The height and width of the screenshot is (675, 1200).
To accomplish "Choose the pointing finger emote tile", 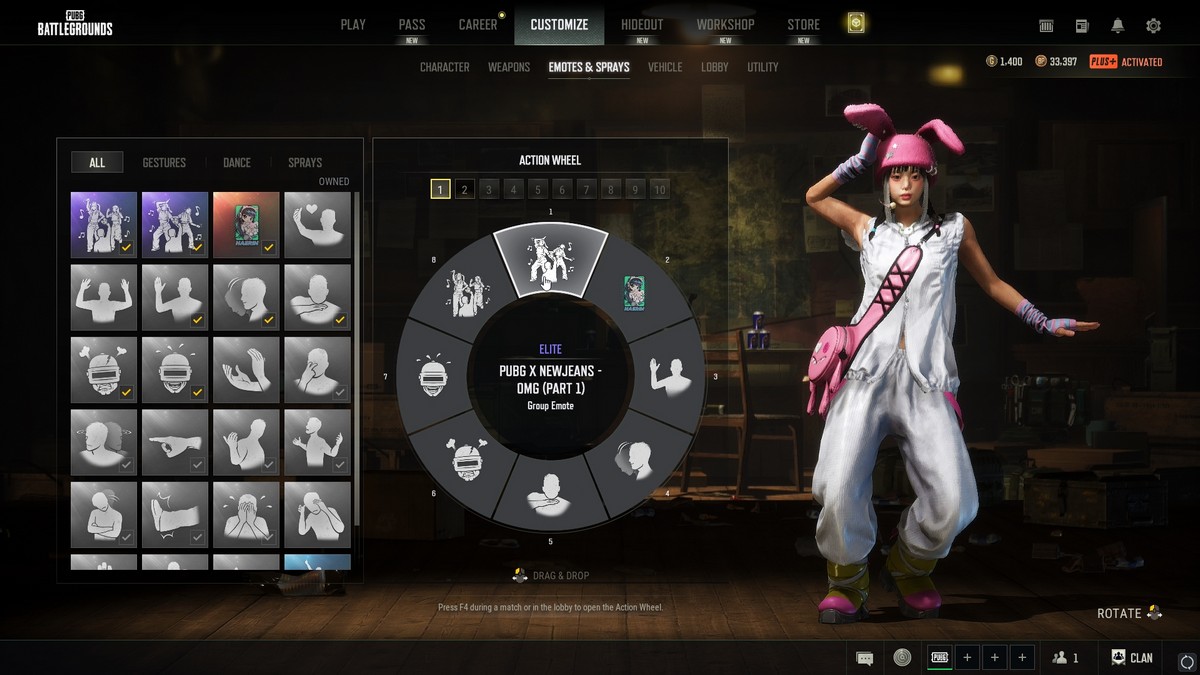I will (175, 441).
